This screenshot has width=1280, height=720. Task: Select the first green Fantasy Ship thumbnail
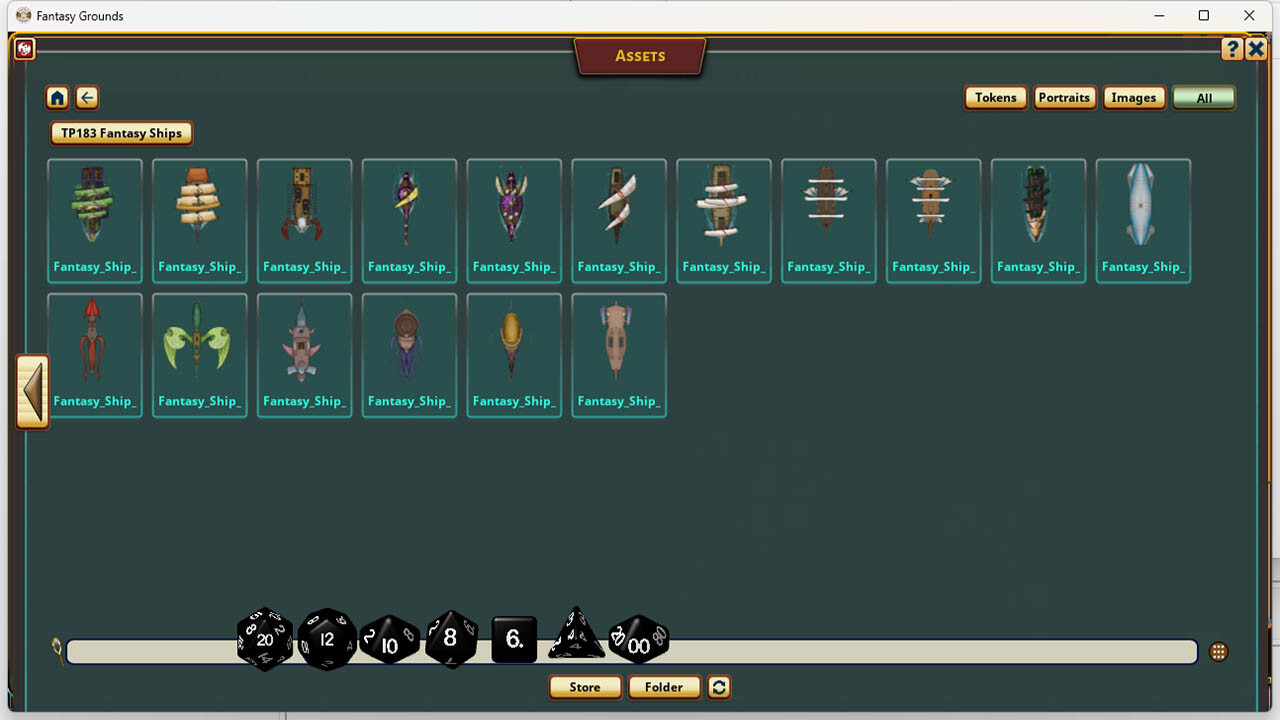pyautogui.click(x=94, y=210)
